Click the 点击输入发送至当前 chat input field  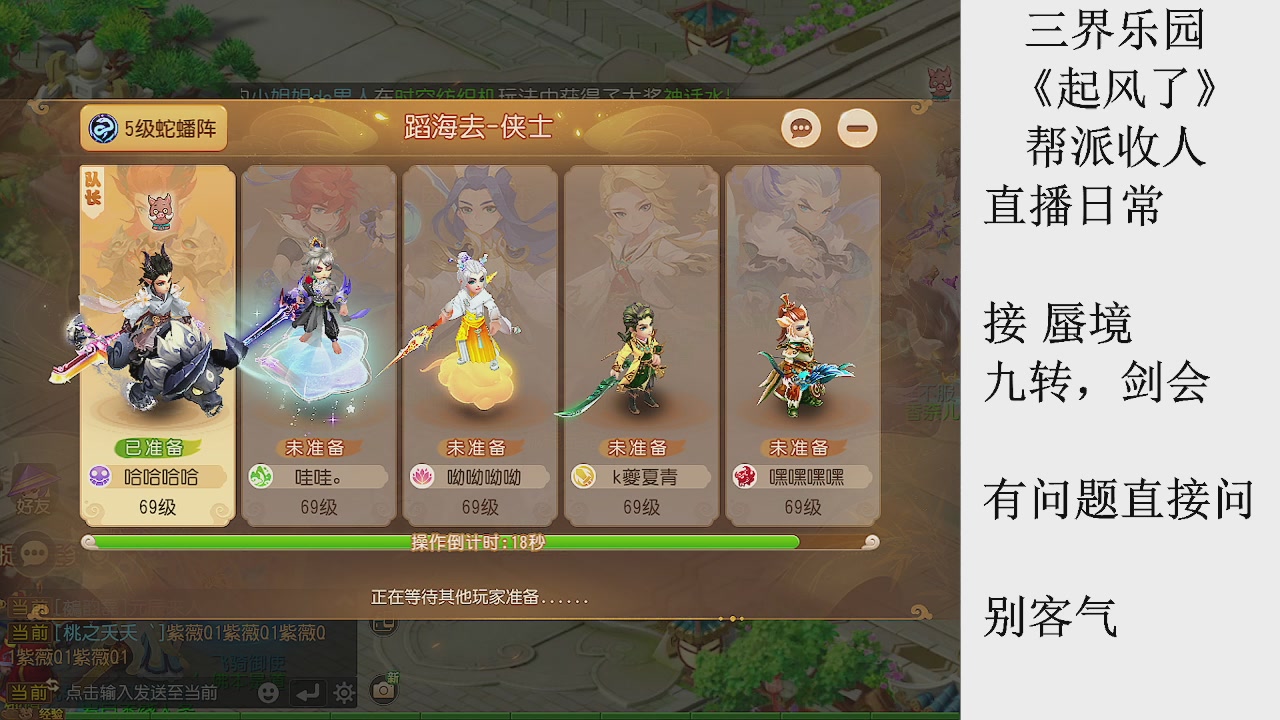tap(141, 691)
